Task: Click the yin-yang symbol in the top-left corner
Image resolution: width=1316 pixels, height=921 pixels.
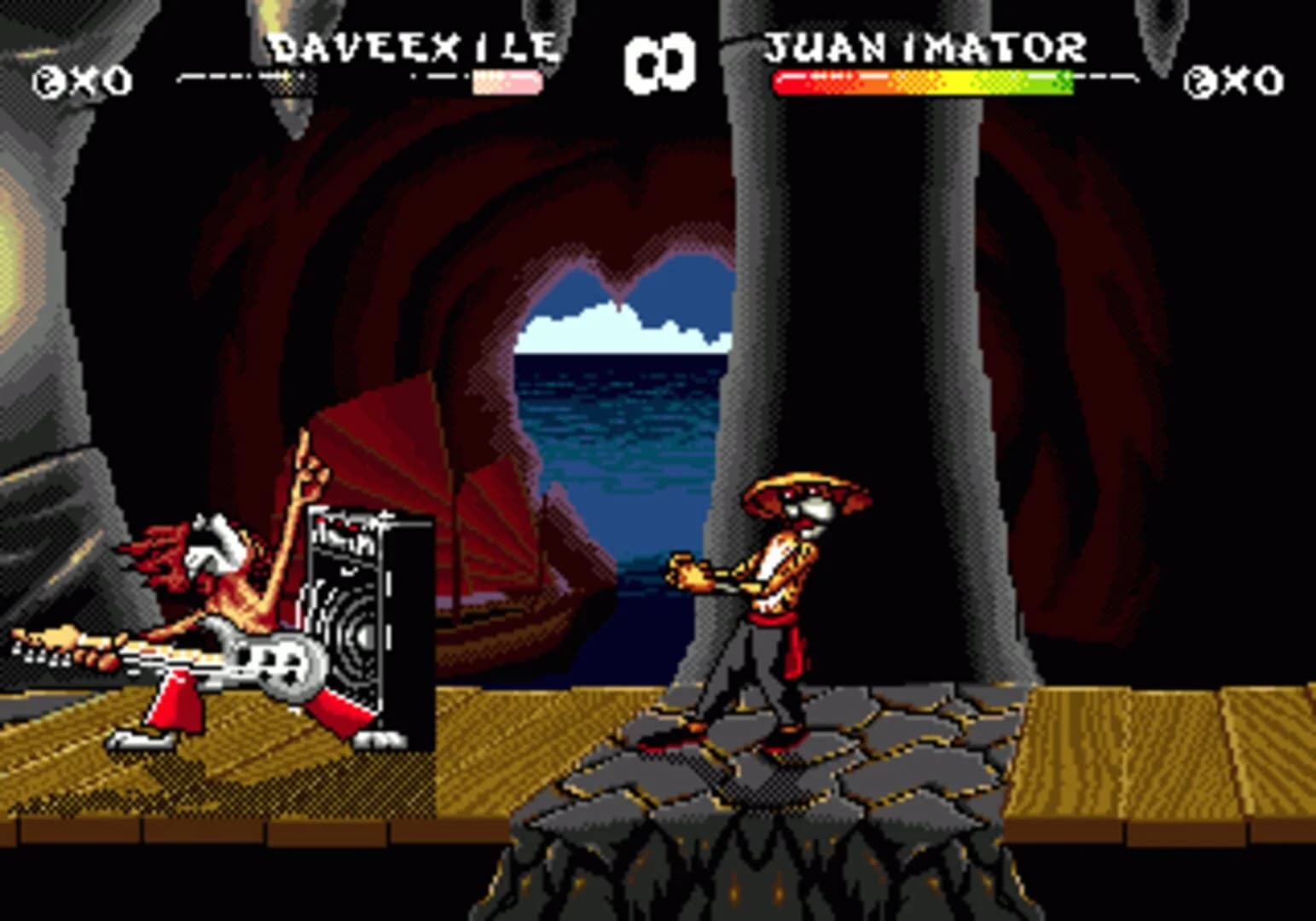Action: pyautogui.click(x=47, y=79)
